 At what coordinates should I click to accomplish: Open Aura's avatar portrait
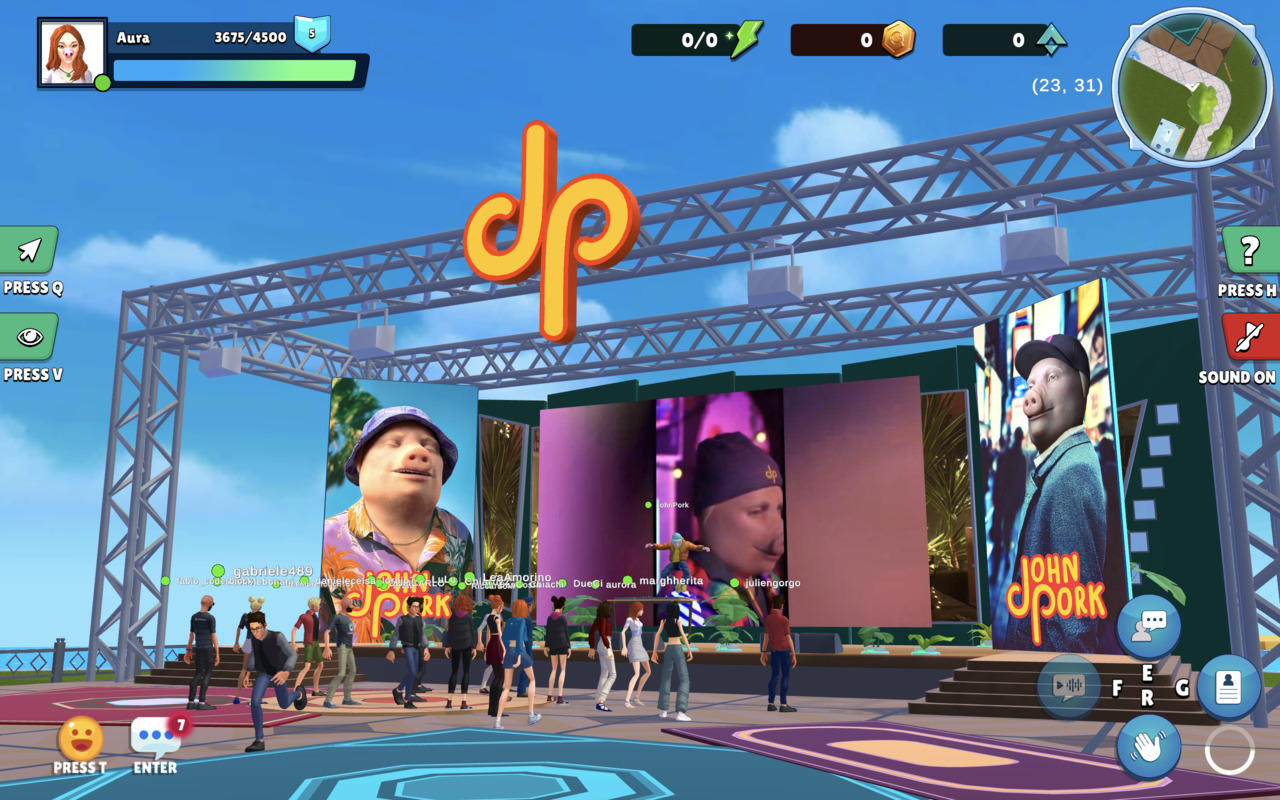click(72, 53)
